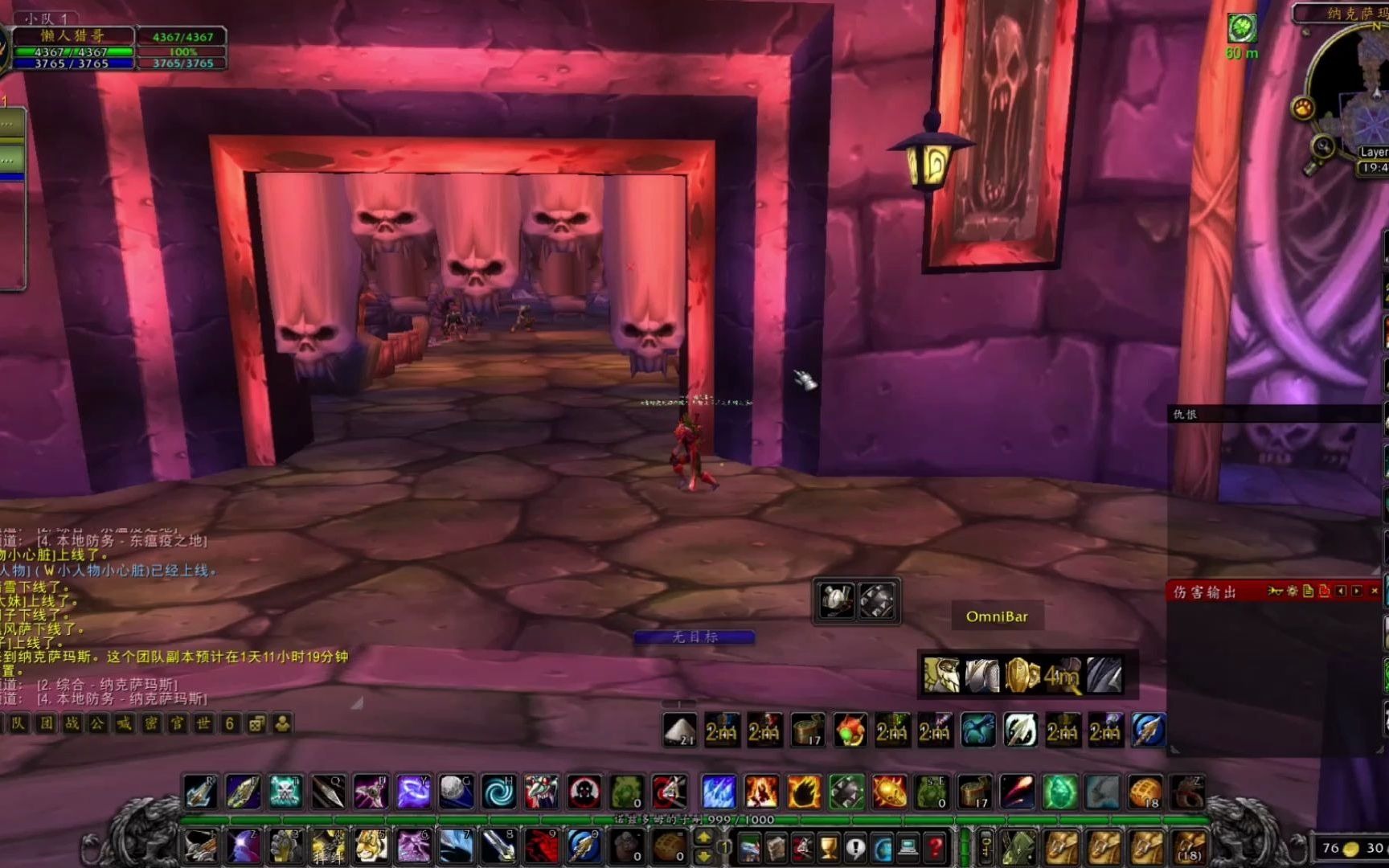Toggle tracking with the minimap paw icon

pyautogui.click(x=1303, y=107)
